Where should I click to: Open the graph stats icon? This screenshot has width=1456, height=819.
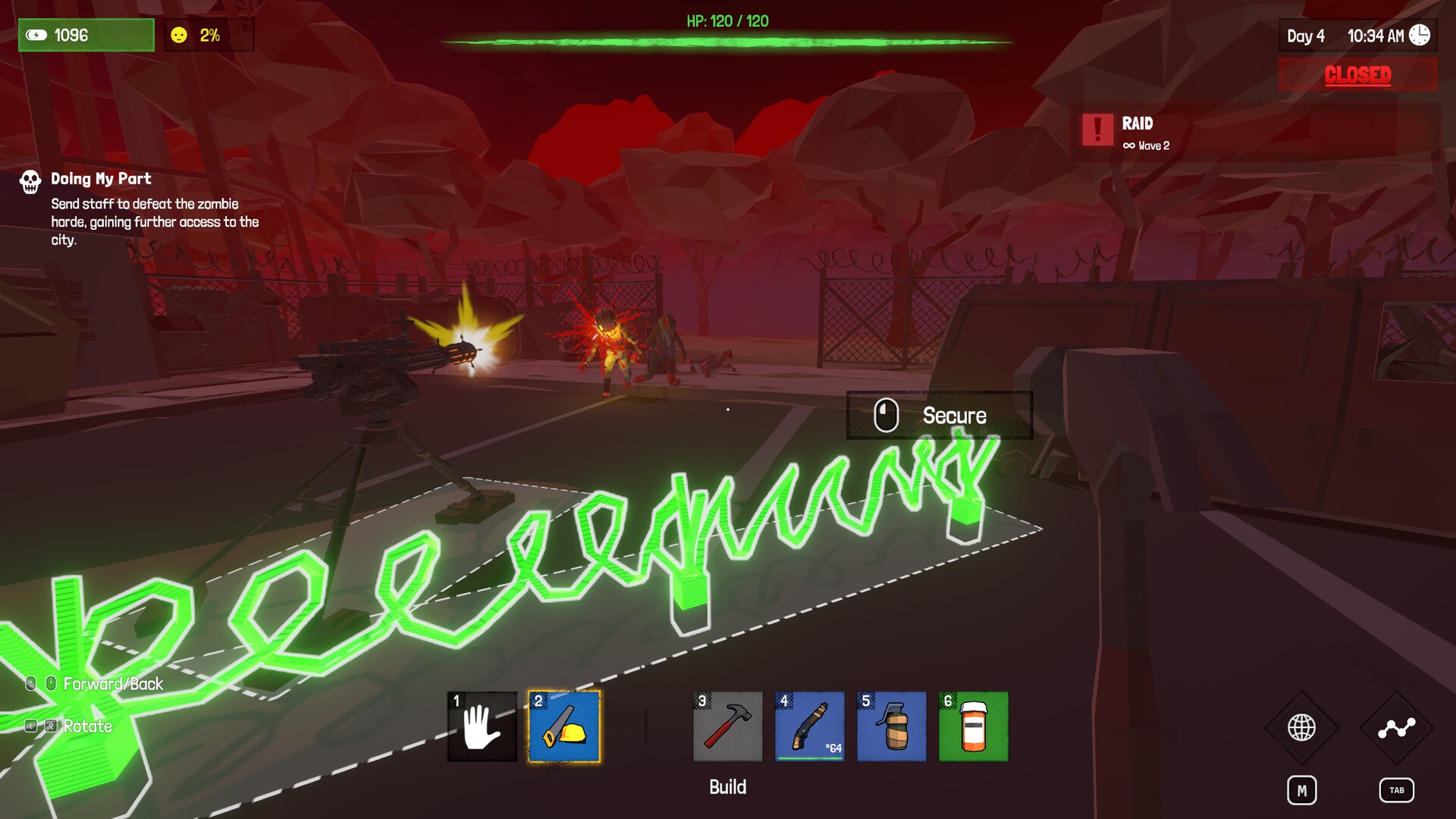(x=1397, y=728)
